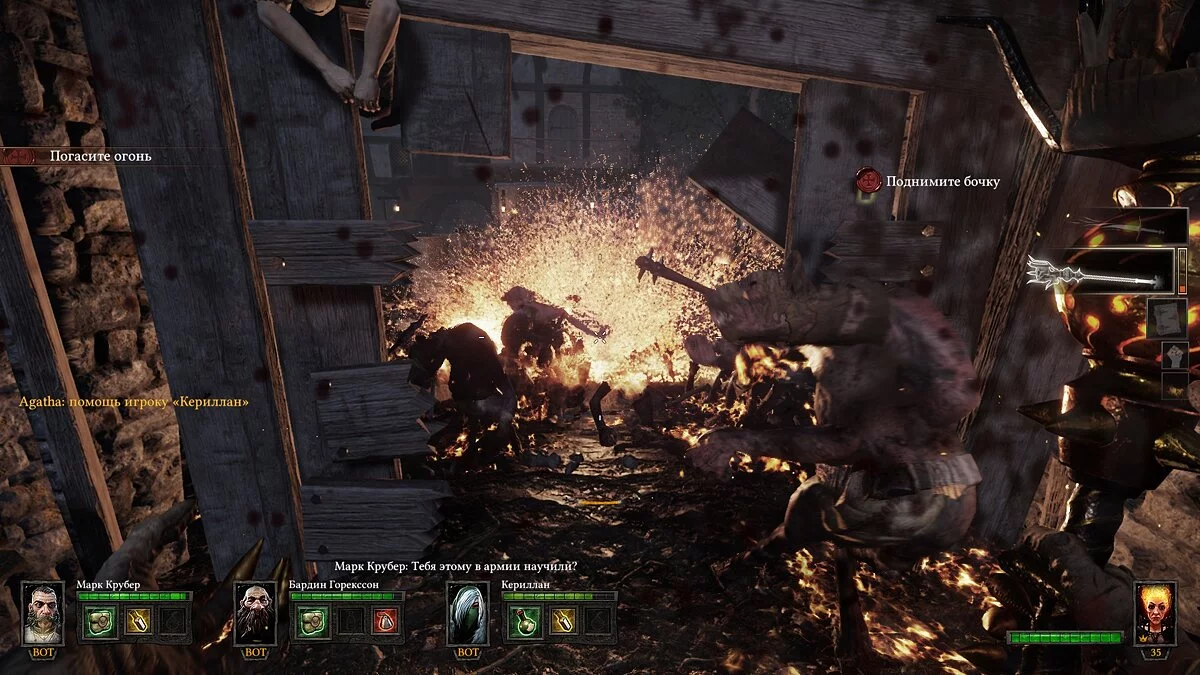Open the flame-haired player portrait
Image resolution: width=1200 pixels, height=675 pixels.
(x=1155, y=612)
